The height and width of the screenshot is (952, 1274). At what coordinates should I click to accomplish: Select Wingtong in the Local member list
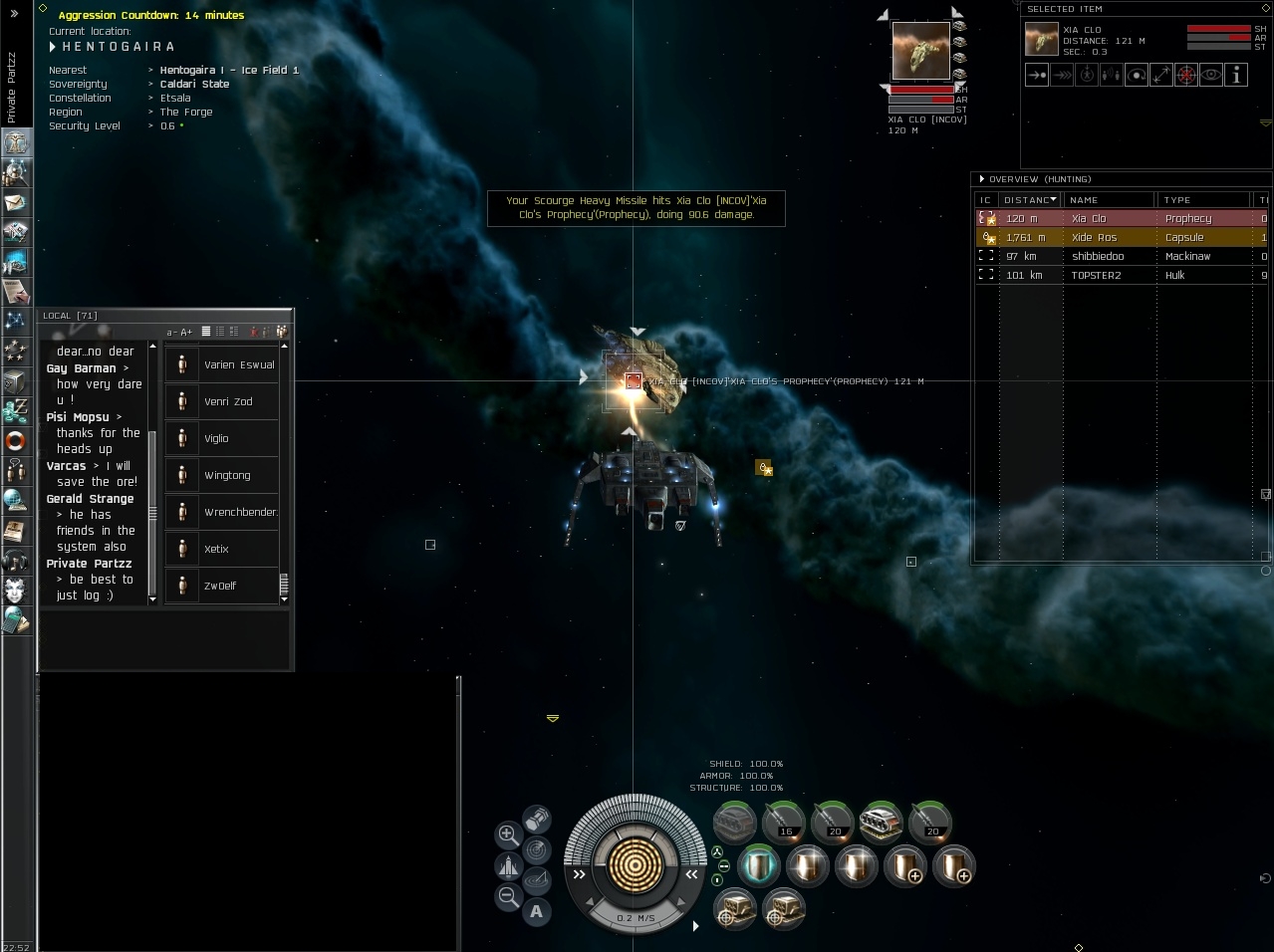[227, 475]
